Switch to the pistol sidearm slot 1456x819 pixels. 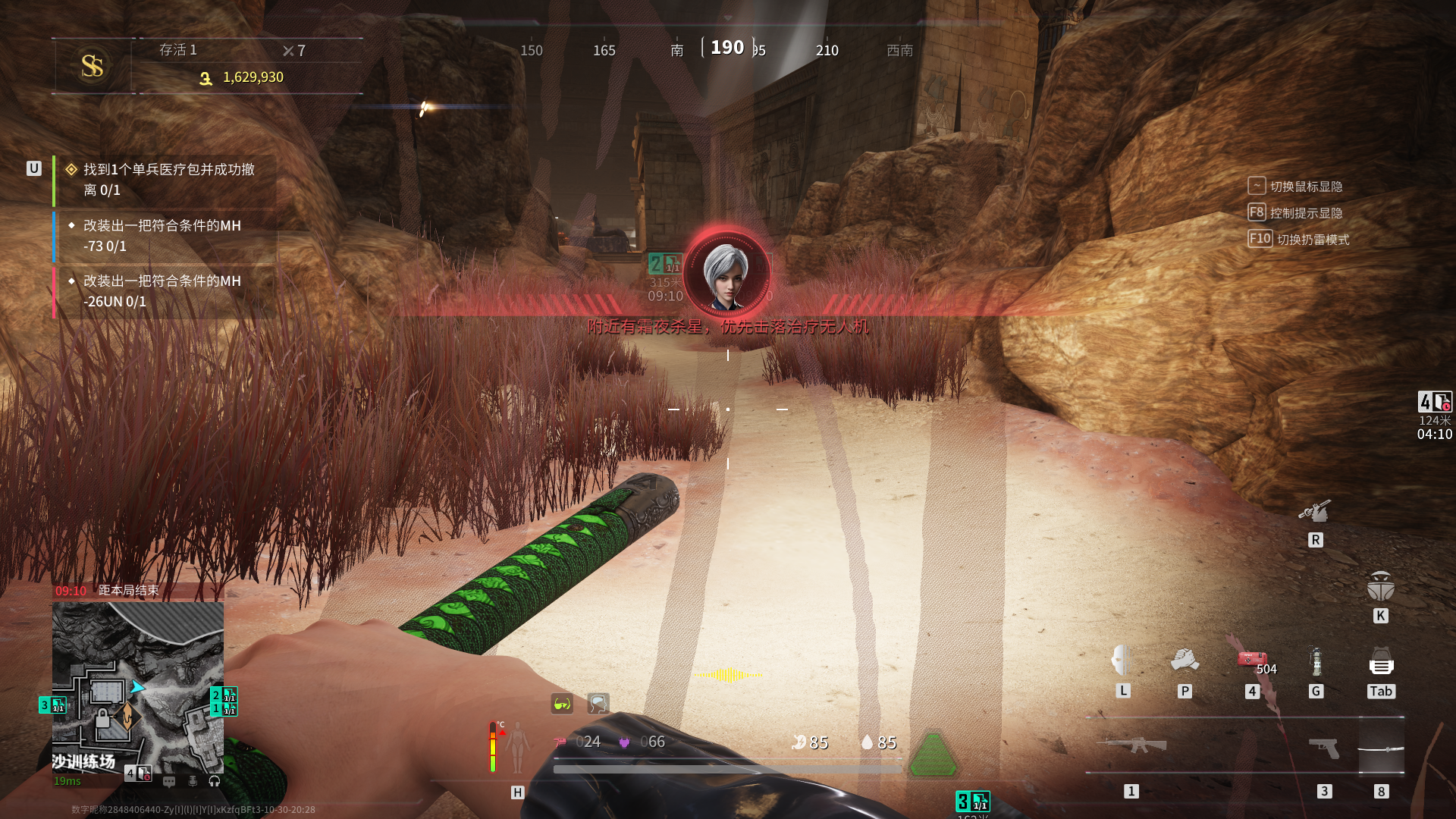[1324, 747]
